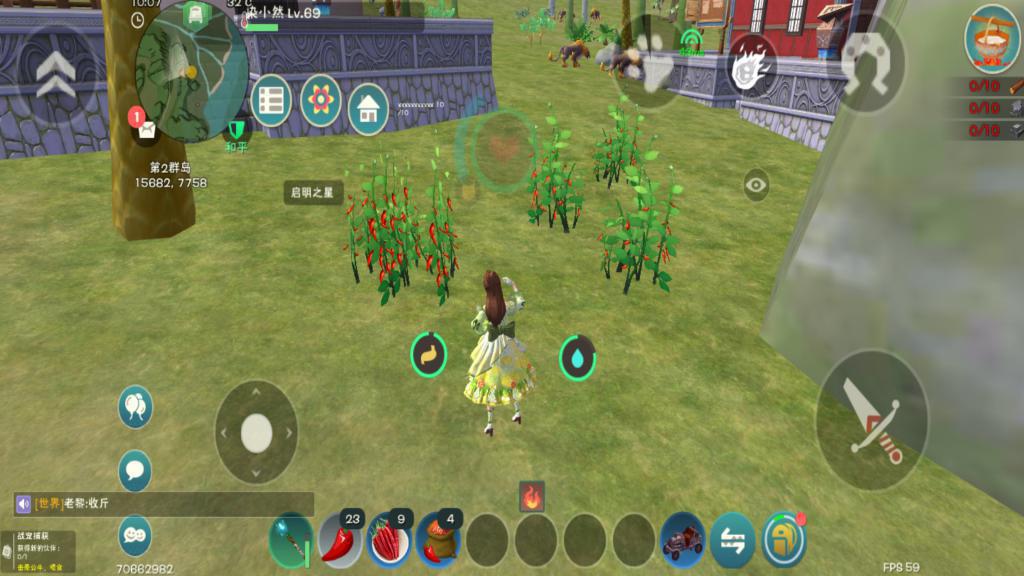
Task: Toggle the eye visibility button
Action: [756, 184]
